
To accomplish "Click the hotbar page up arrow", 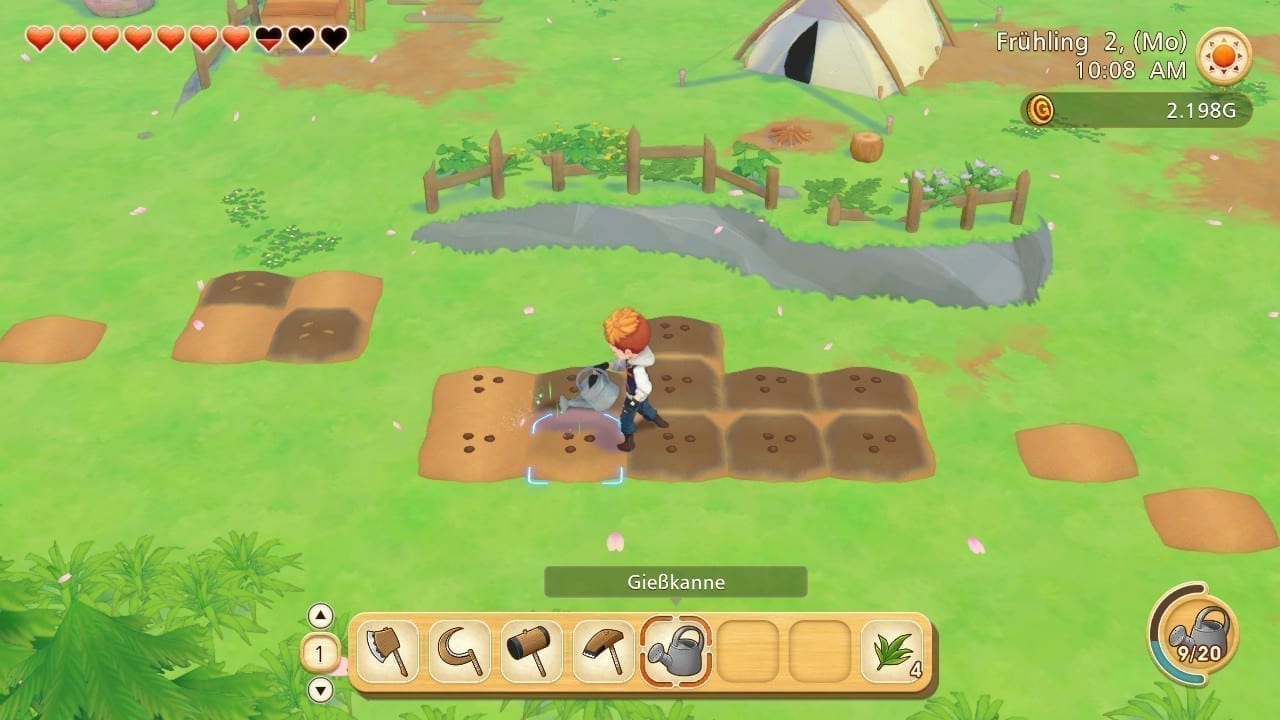I will (x=320, y=615).
